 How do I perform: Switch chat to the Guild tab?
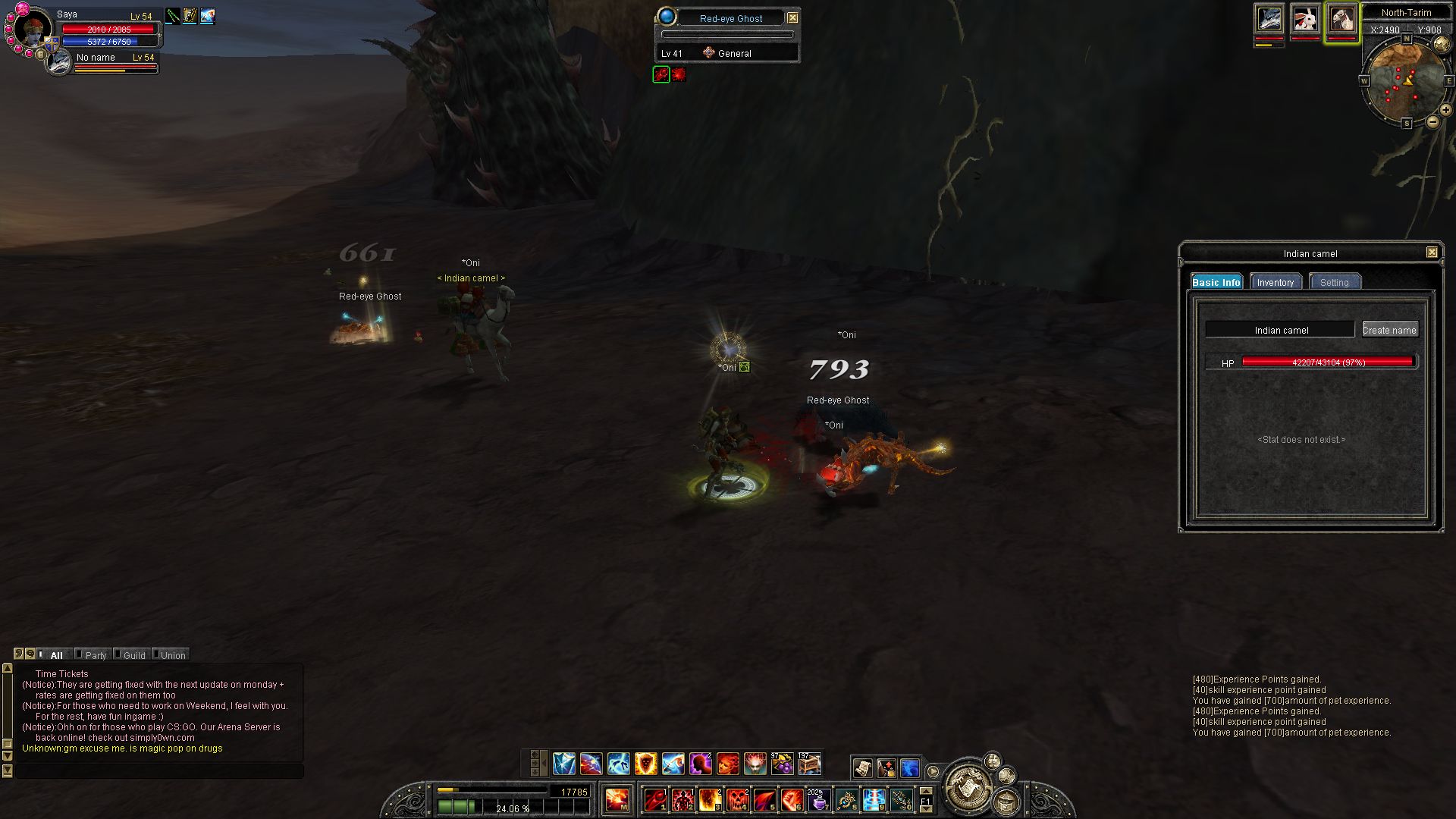coord(134,655)
